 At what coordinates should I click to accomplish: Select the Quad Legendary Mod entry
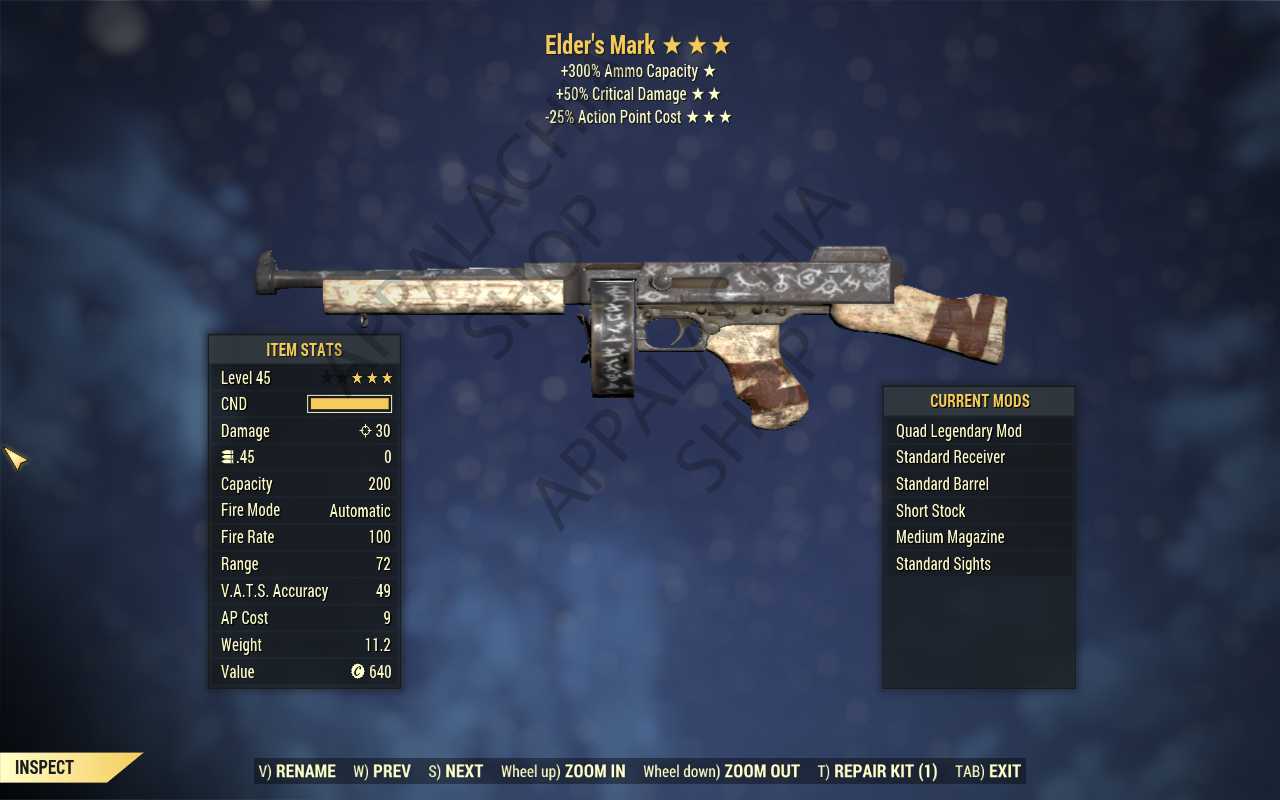click(x=958, y=430)
